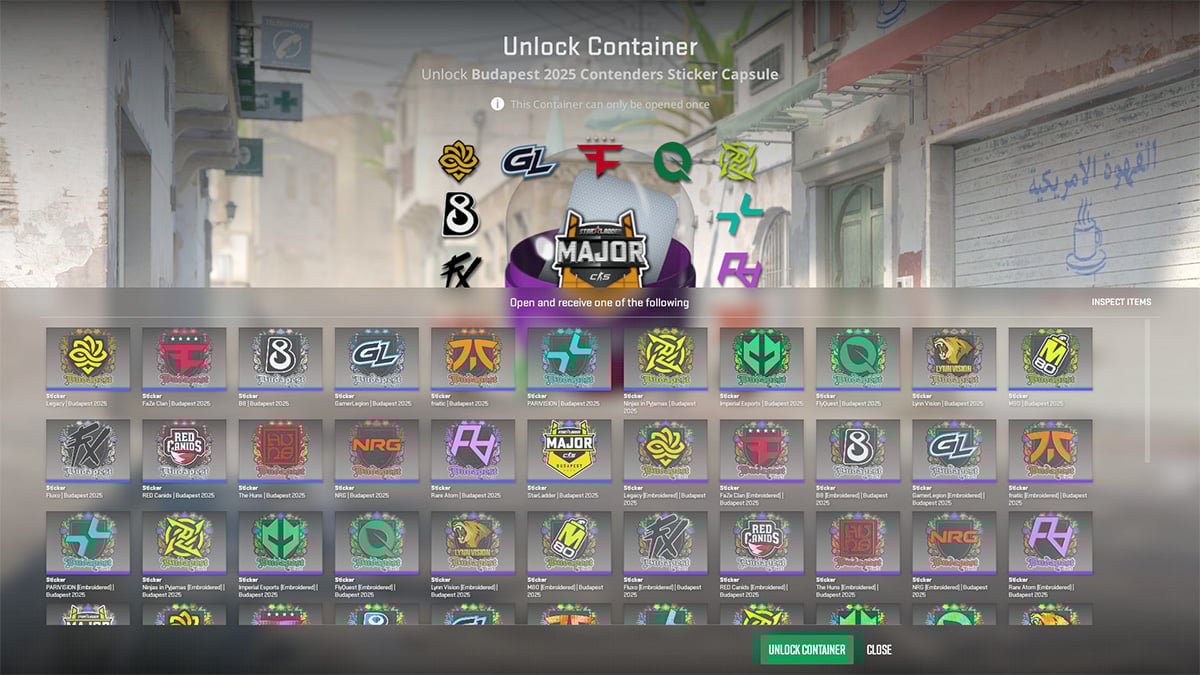1200x675 pixels.
Task: Select the Legacy (Embroidered) sticker
Action: click(665, 451)
